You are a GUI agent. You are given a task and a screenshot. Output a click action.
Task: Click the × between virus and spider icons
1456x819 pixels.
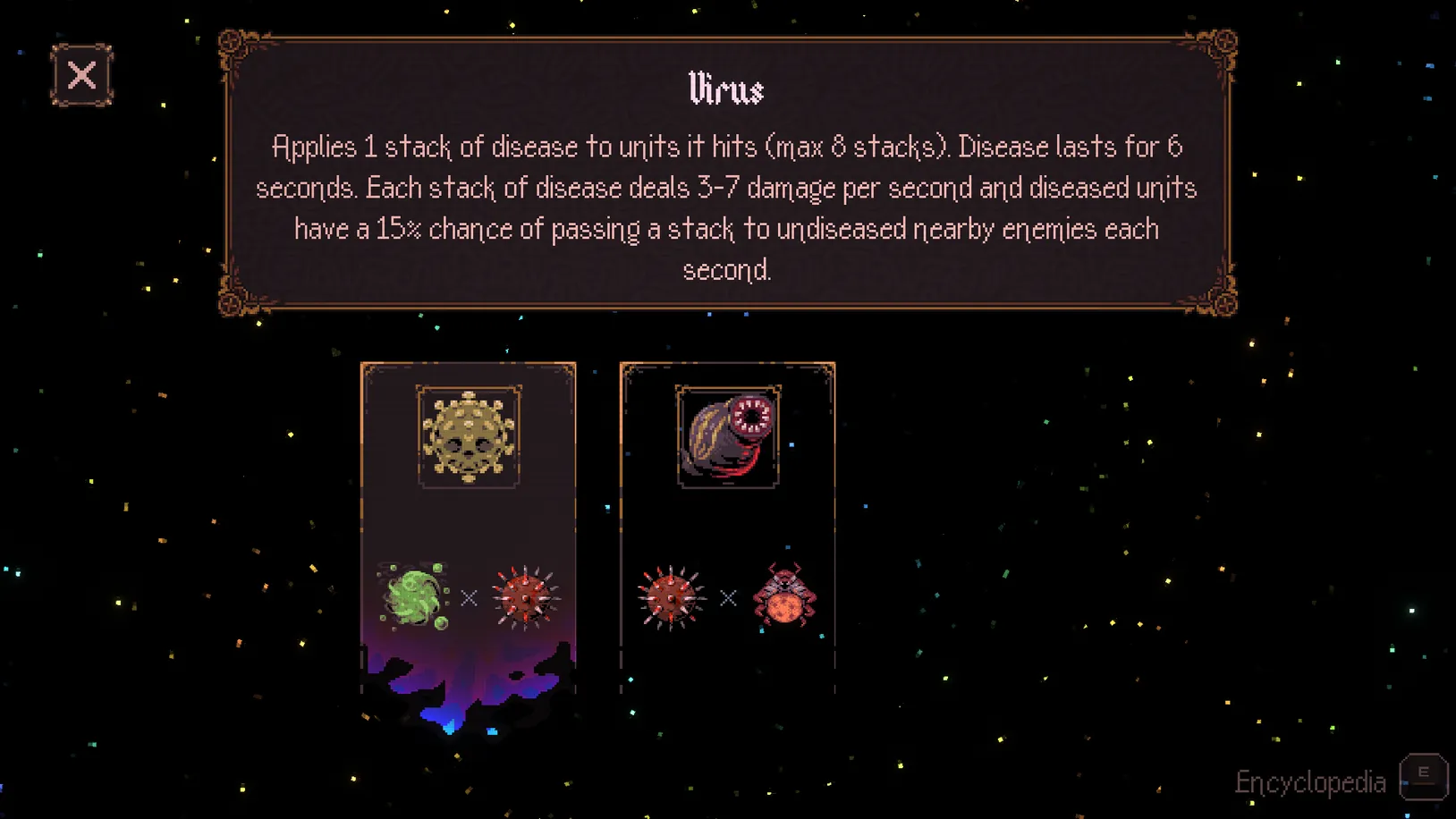click(x=726, y=596)
